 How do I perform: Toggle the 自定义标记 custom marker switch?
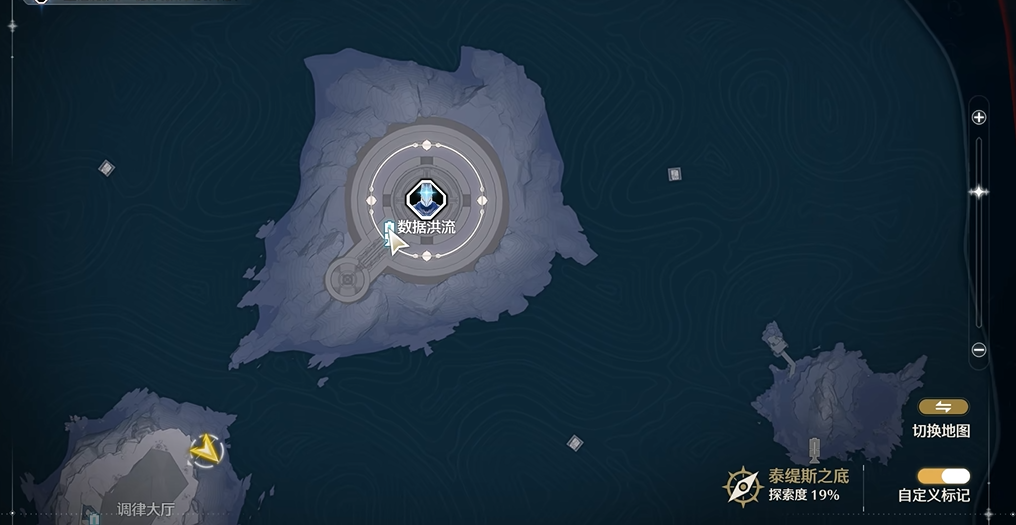[943, 476]
